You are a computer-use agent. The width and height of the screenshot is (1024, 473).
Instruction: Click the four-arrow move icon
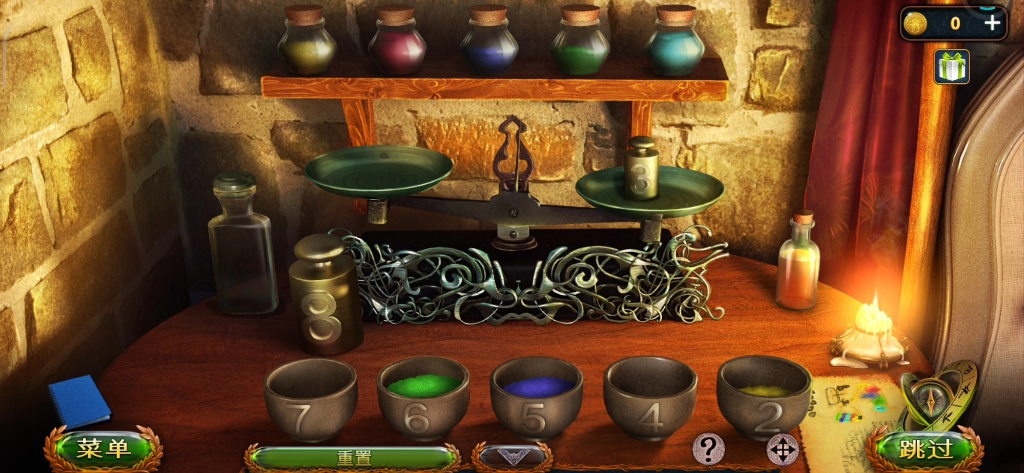(782, 449)
